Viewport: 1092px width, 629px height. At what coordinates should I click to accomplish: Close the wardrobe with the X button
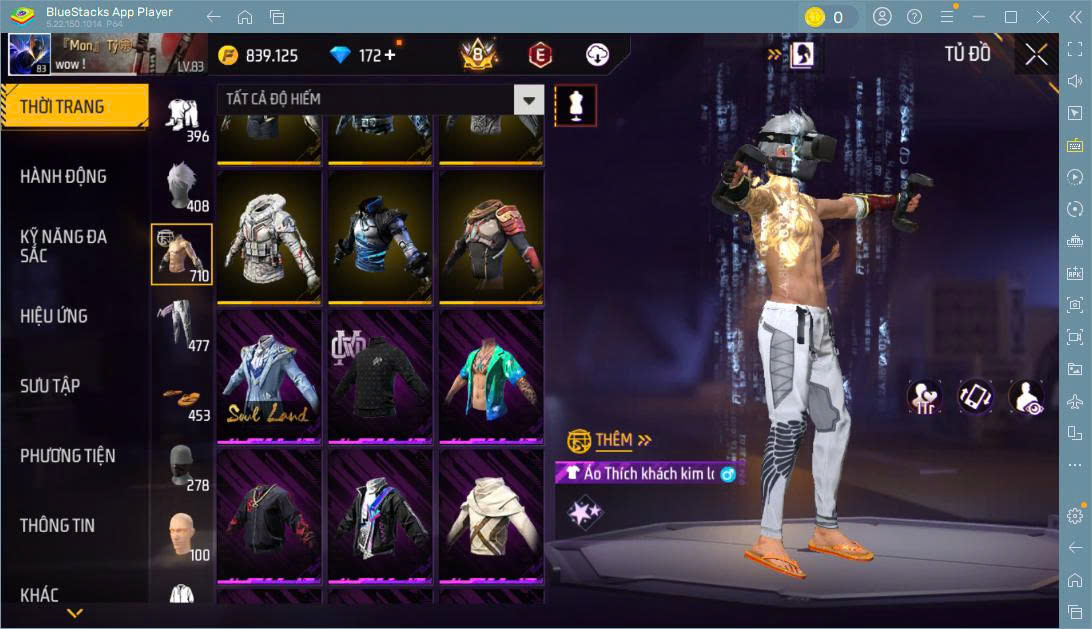point(1037,54)
